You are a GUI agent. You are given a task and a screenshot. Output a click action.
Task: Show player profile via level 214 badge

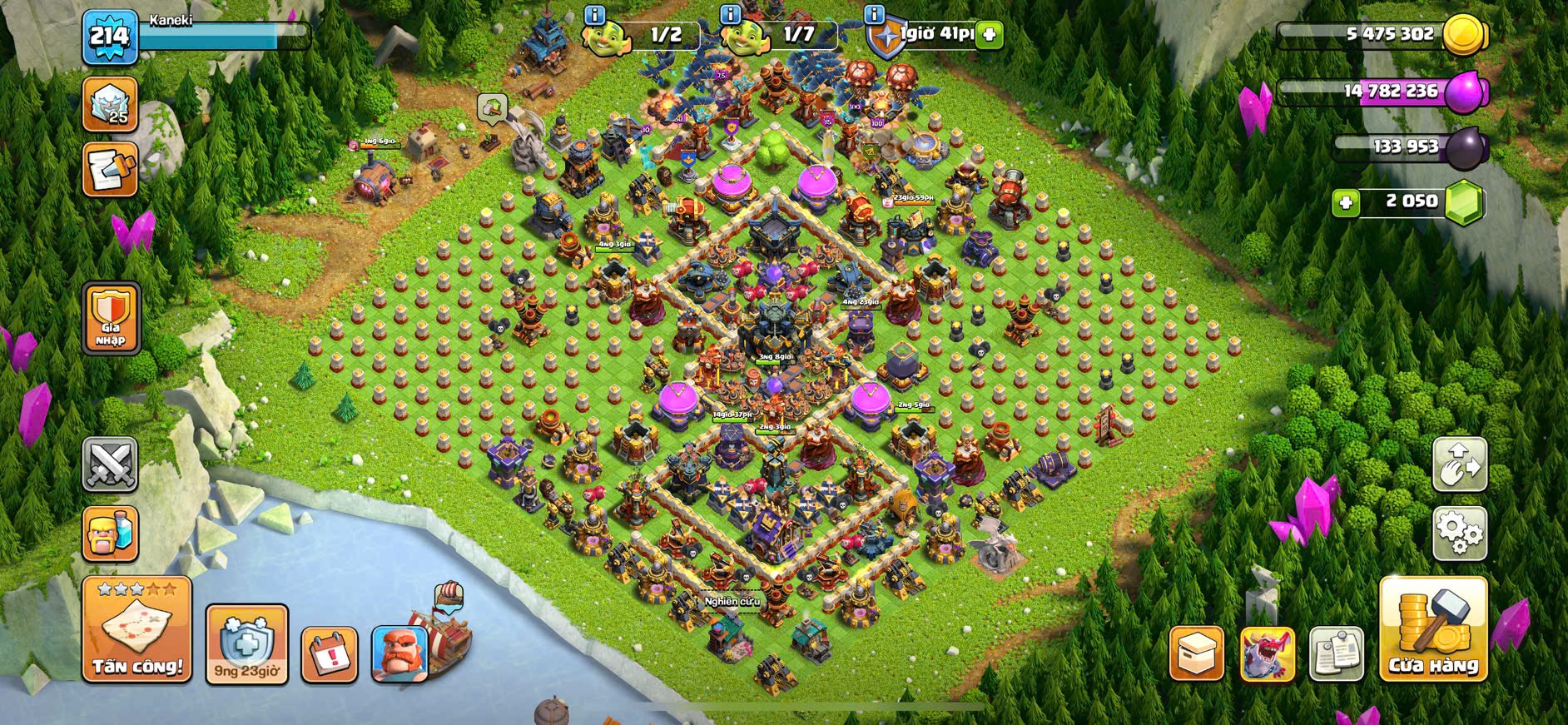(x=110, y=37)
